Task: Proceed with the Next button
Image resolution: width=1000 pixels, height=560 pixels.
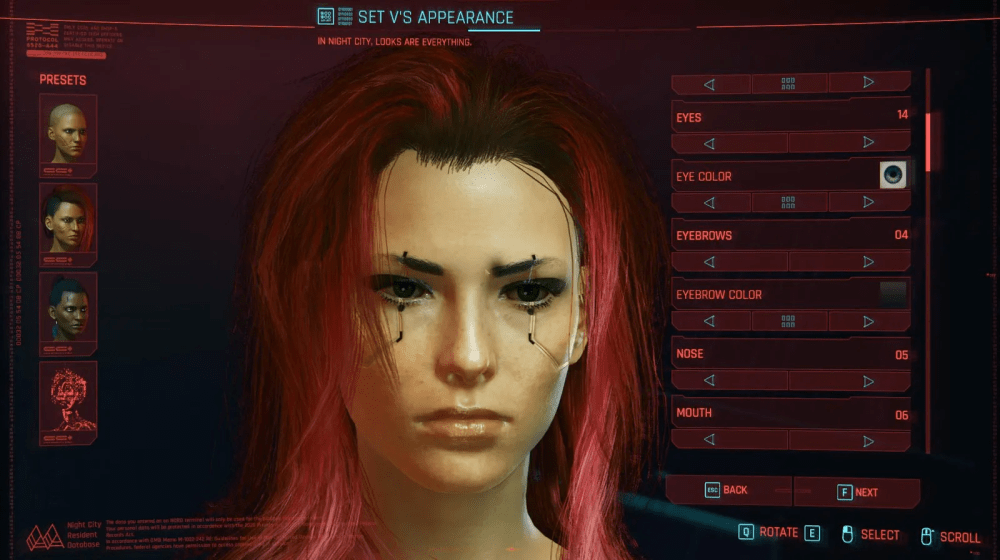Action: click(858, 492)
